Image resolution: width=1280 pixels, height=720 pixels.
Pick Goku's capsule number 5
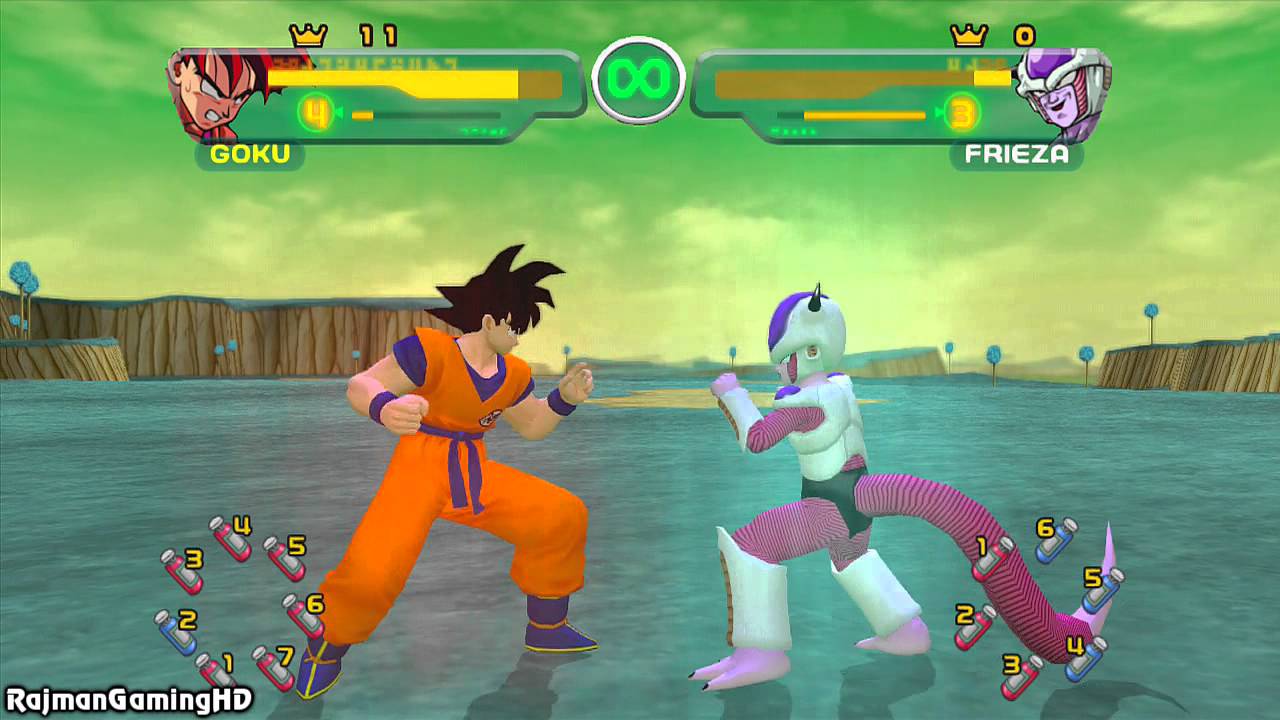point(285,557)
